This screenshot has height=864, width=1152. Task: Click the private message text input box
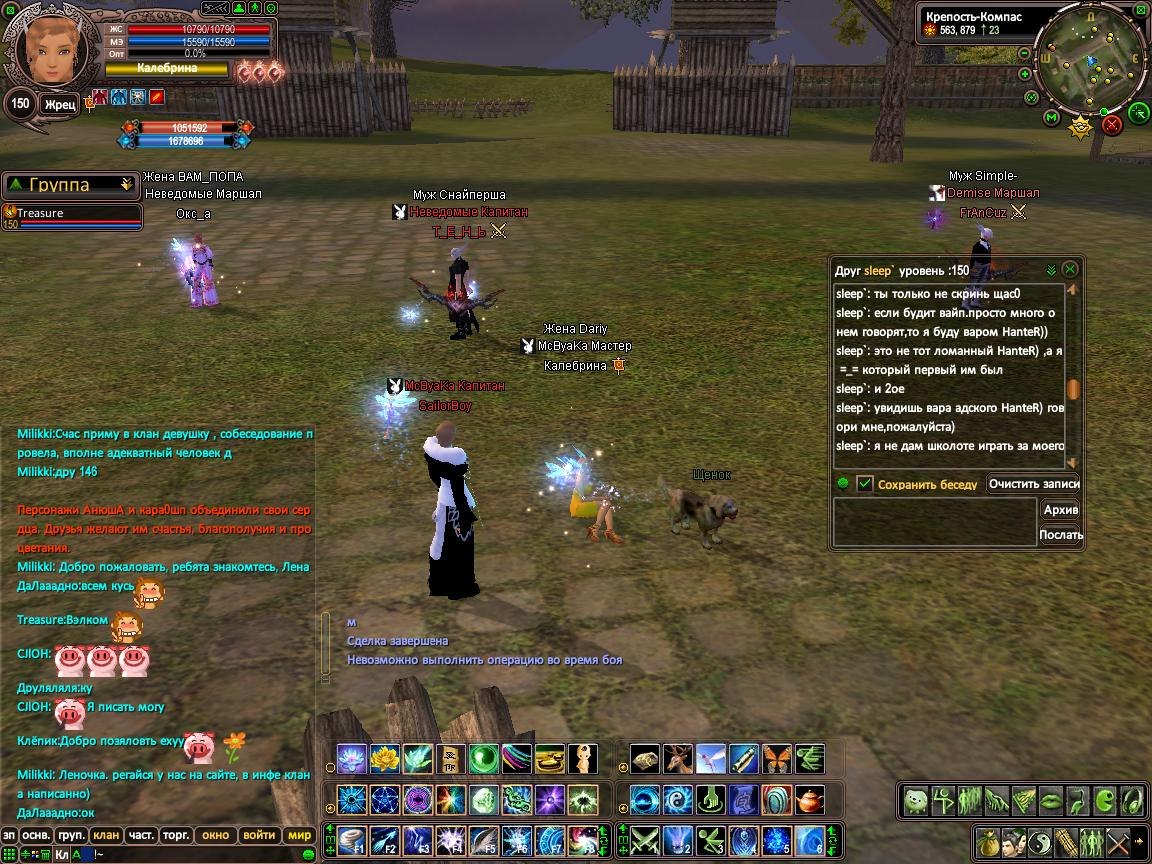pos(935,522)
